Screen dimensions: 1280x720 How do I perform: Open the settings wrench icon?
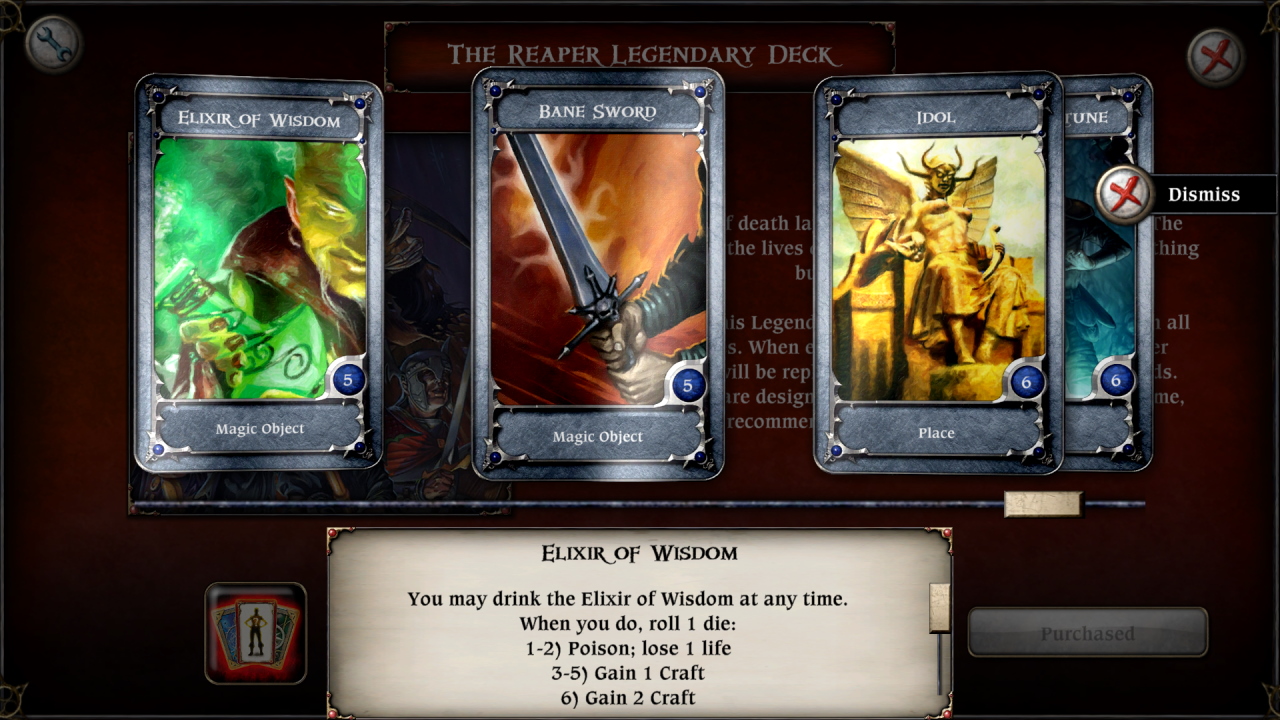[x=57, y=43]
